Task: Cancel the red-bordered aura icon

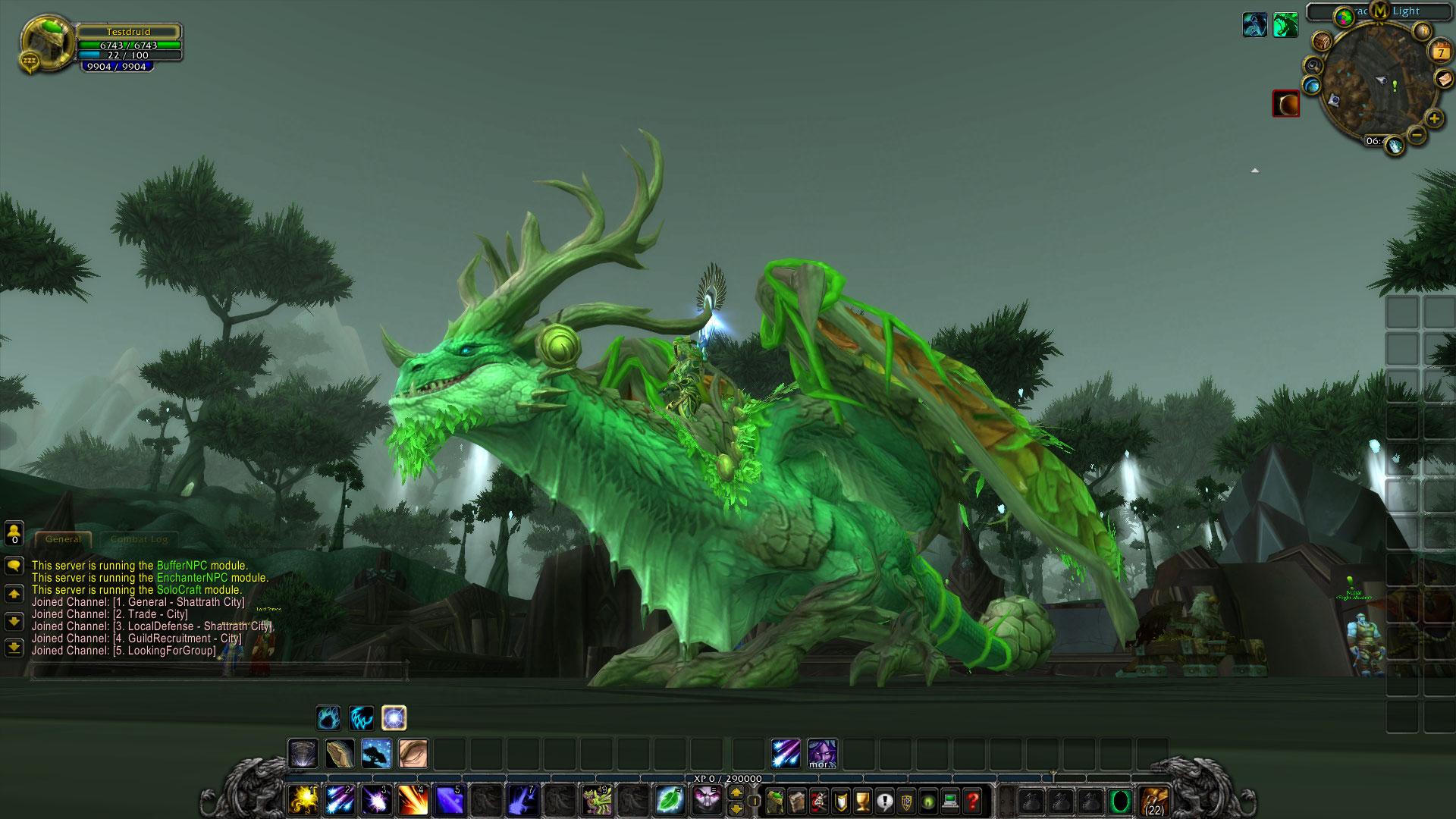Action: pos(1285,104)
